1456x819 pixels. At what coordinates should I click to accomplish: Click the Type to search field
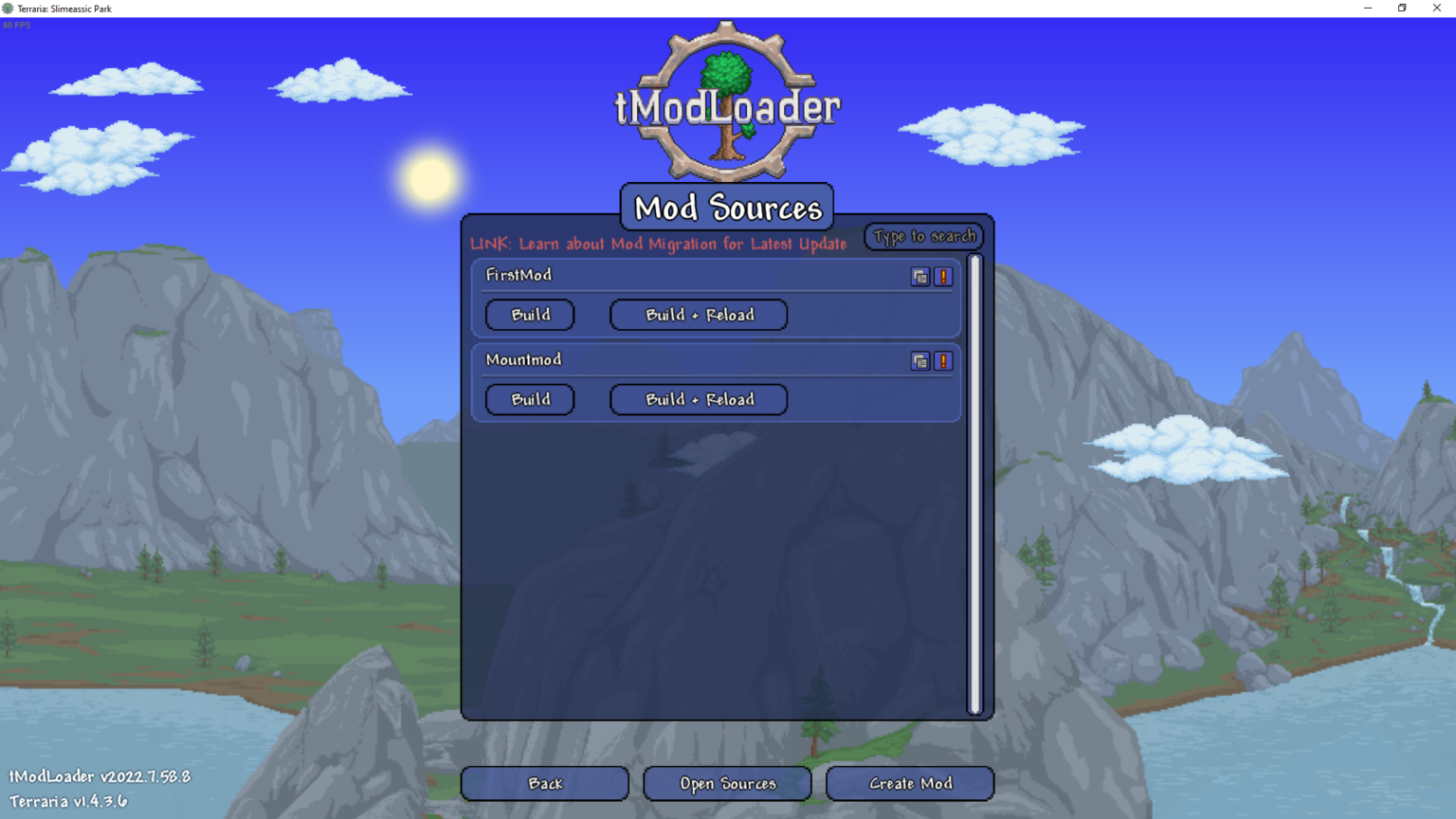pos(923,236)
